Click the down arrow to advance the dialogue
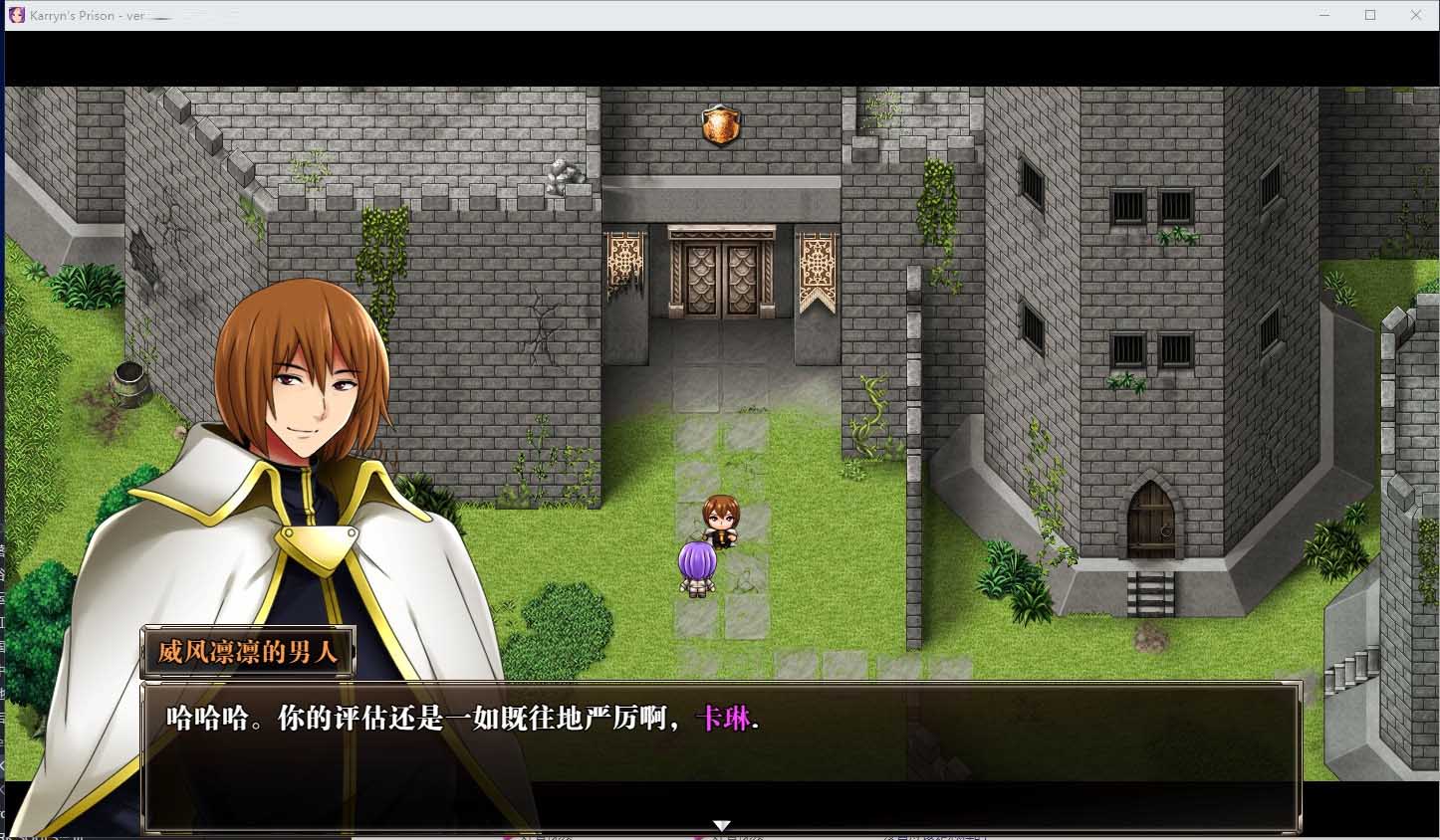Image resolution: width=1440 pixels, height=840 pixels. (720, 824)
